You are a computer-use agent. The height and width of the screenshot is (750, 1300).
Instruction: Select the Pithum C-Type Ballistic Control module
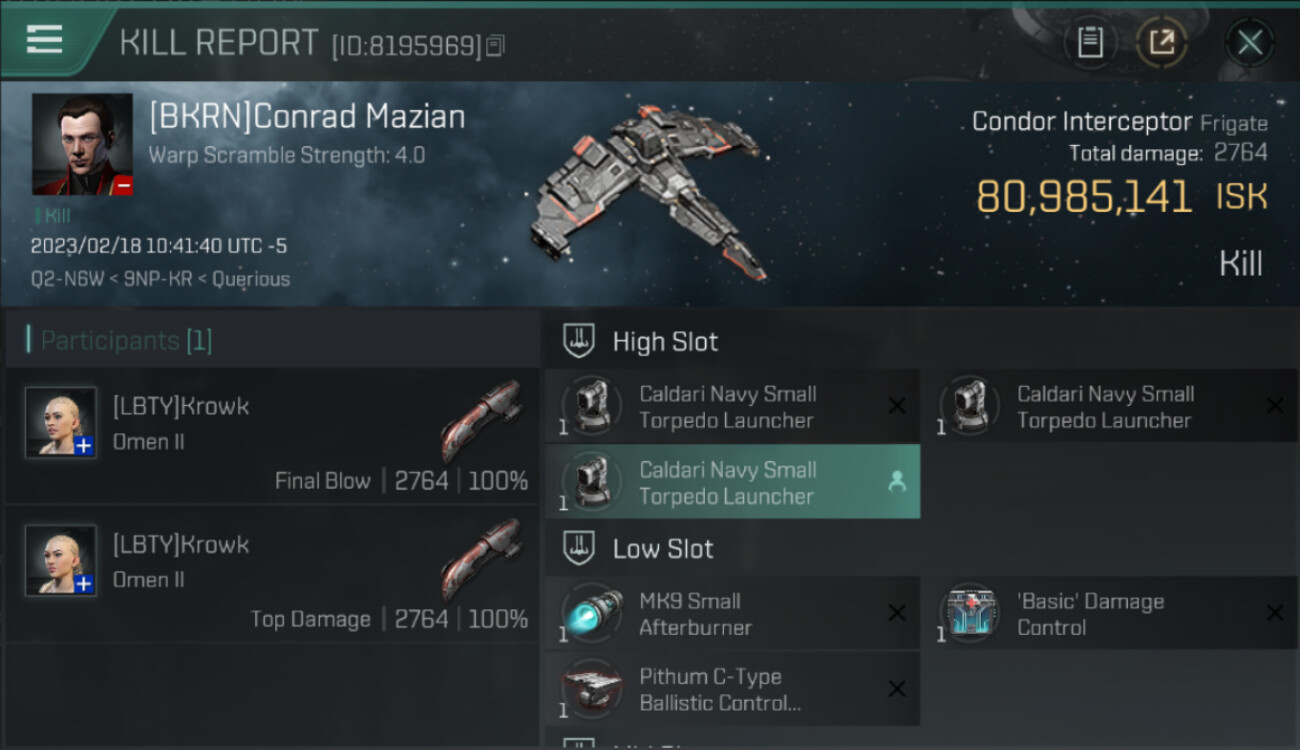732,689
